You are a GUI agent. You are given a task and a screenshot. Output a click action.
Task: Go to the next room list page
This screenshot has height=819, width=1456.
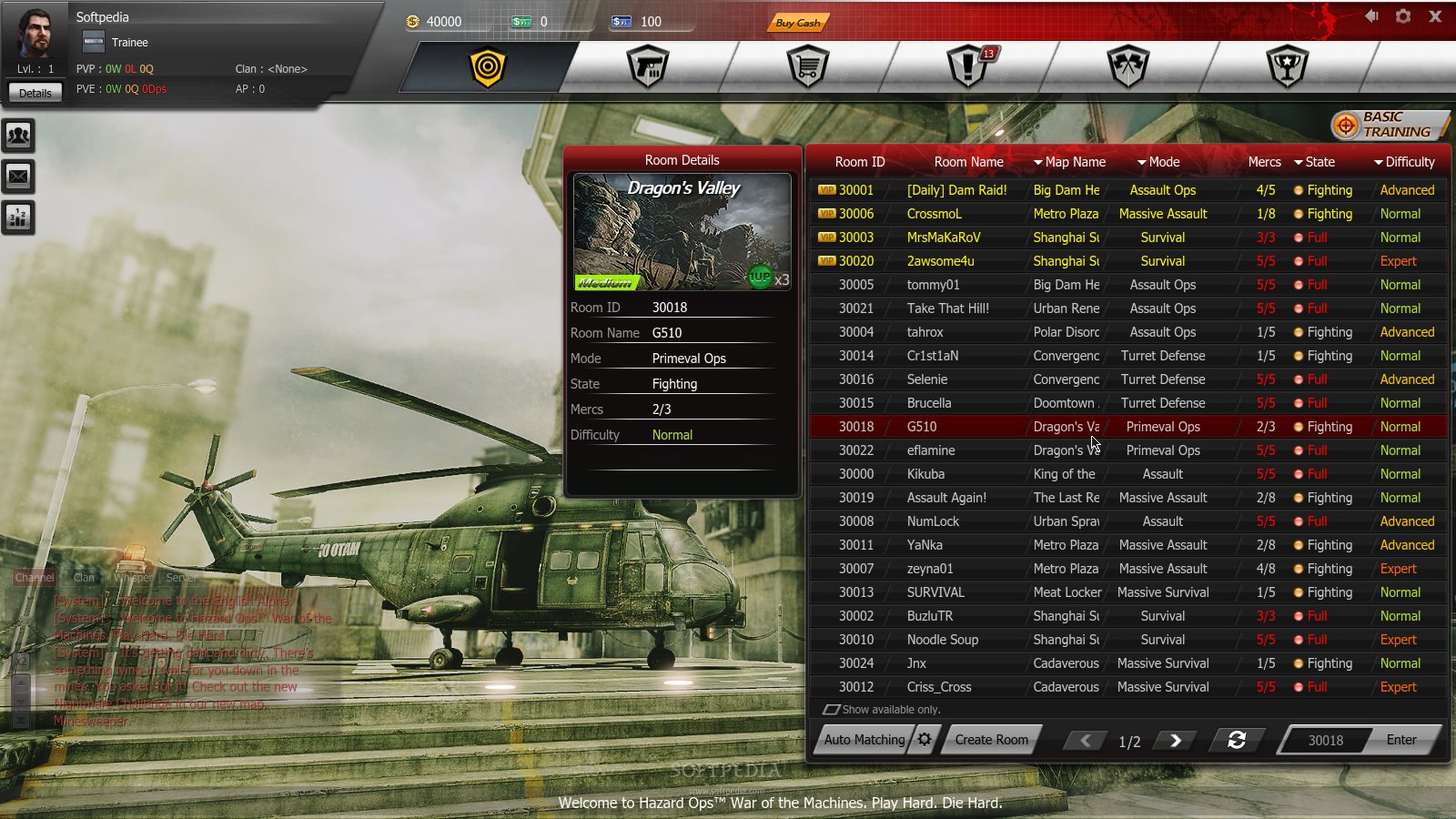click(1175, 741)
